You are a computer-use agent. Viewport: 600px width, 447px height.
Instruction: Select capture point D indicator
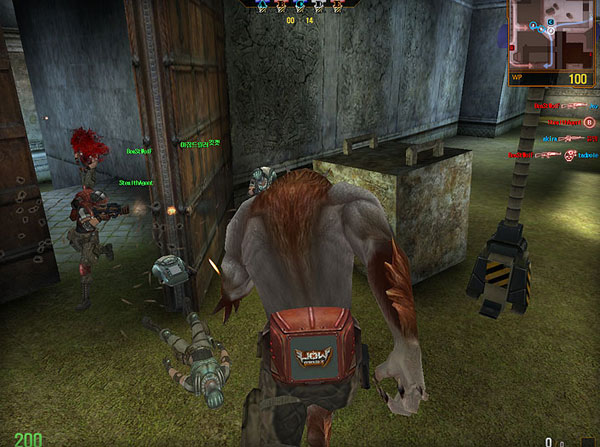point(319,5)
